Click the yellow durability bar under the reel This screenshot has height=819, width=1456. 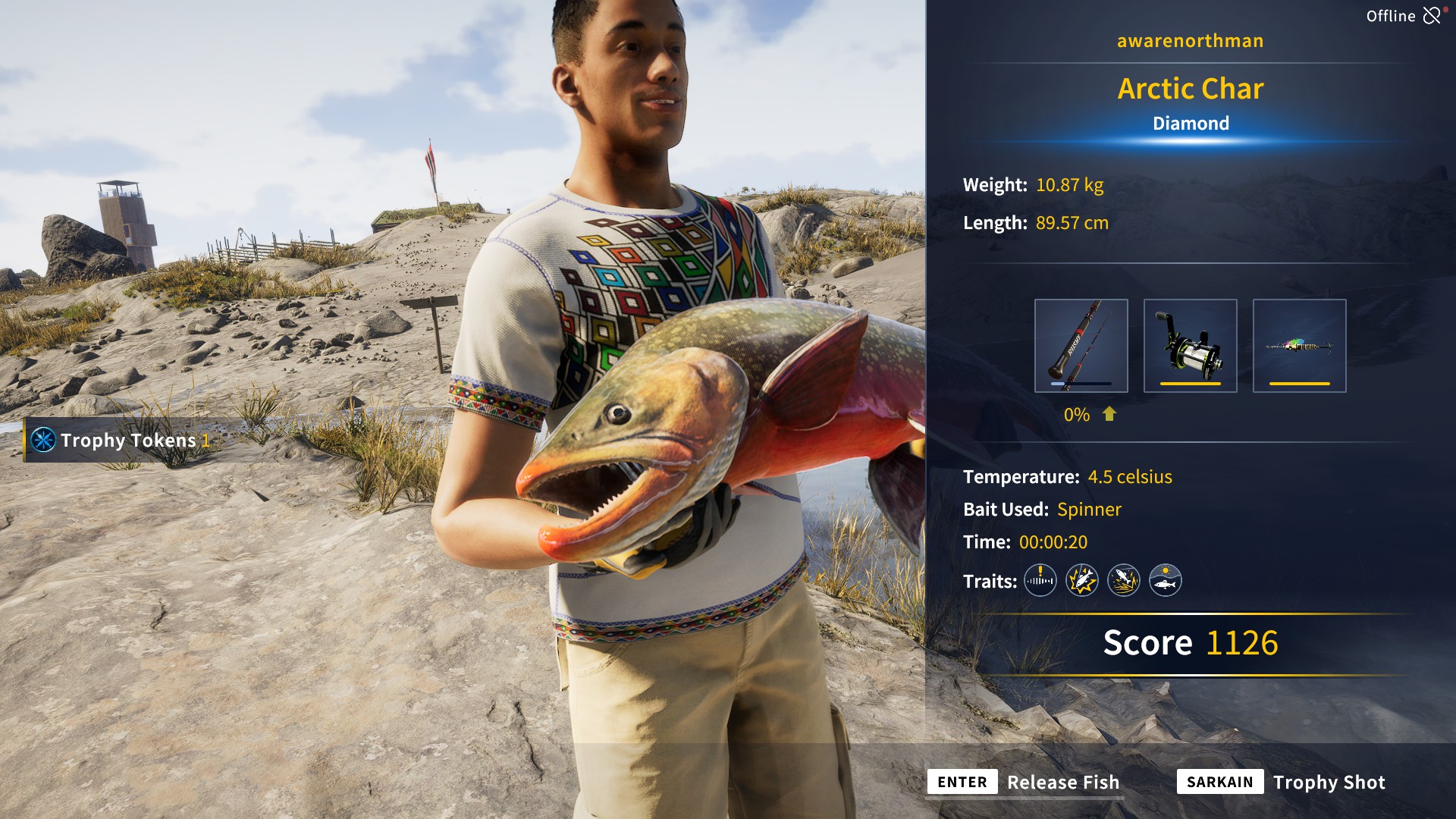coord(1191,383)
